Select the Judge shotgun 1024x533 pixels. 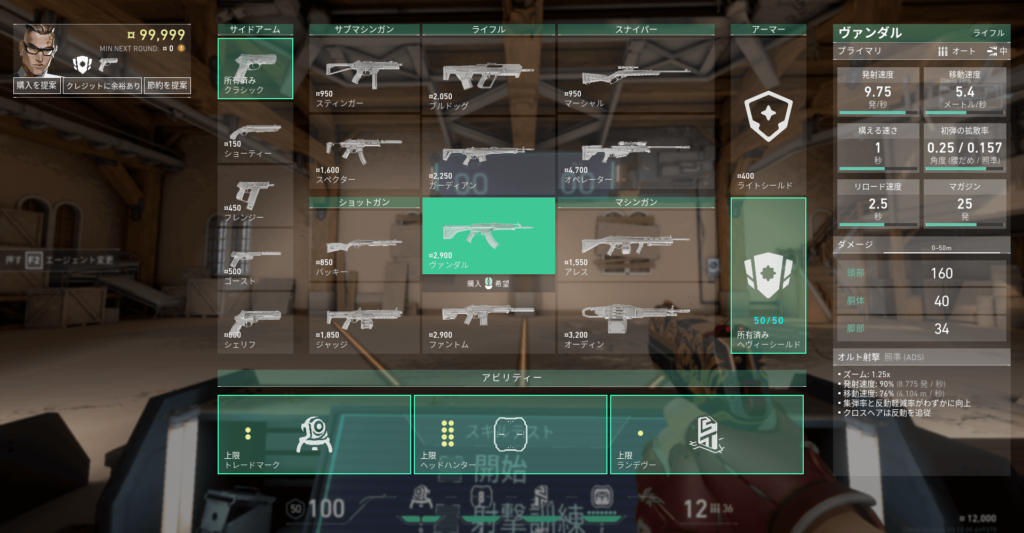(x=364, y=320)
